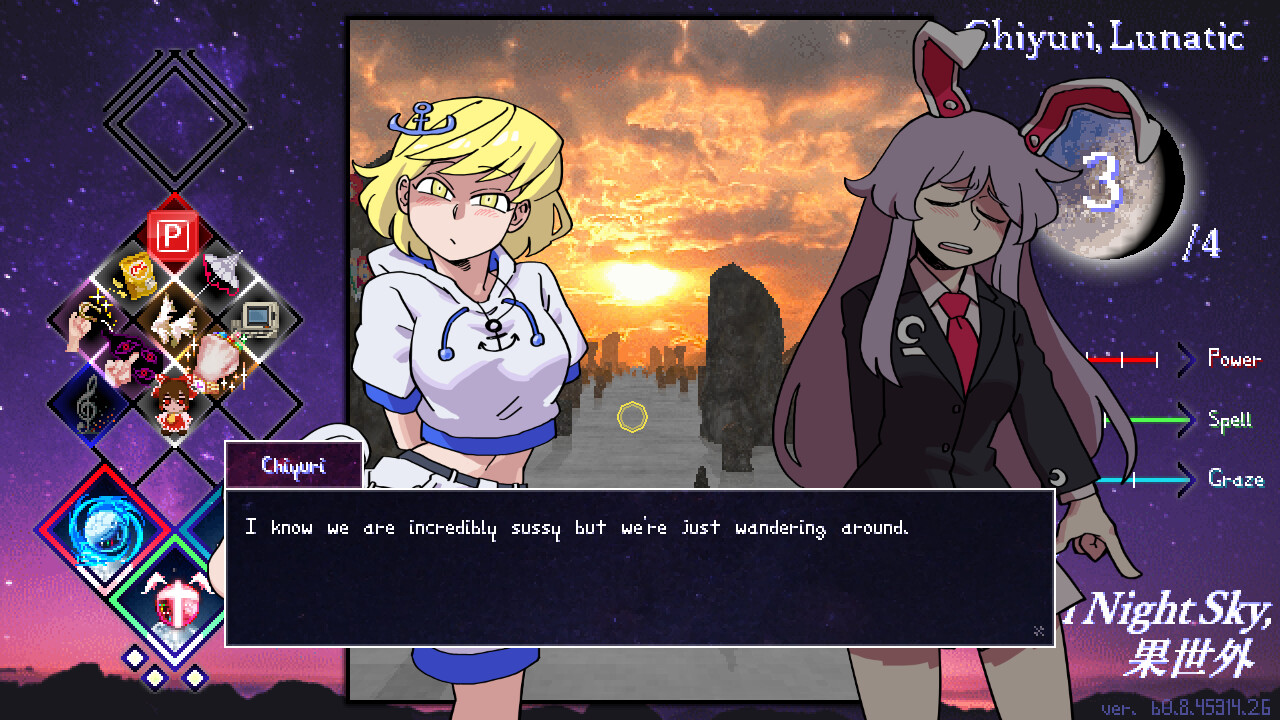Select the snack bag item icon

coord(136,276)
